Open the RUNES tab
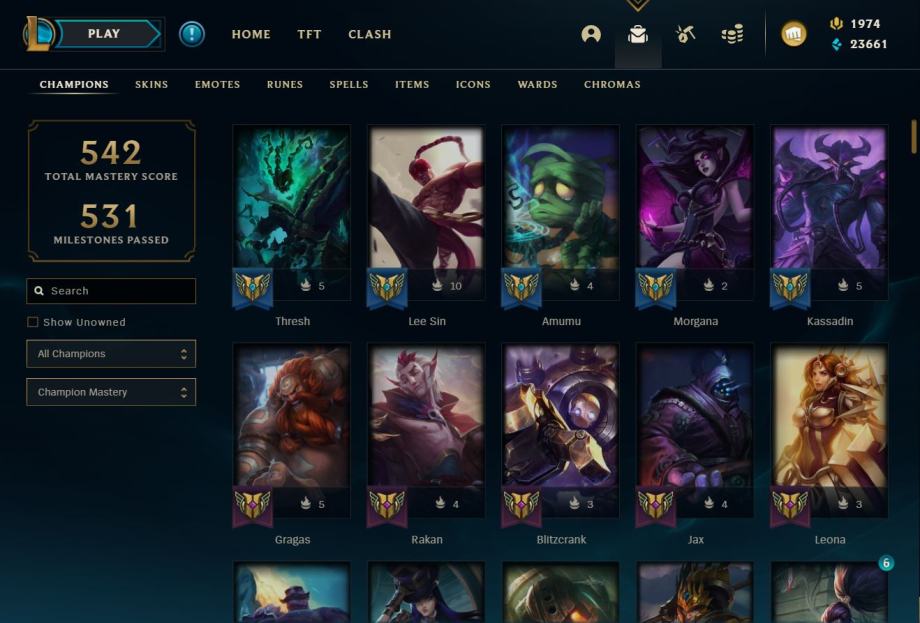 coord(285,84)
